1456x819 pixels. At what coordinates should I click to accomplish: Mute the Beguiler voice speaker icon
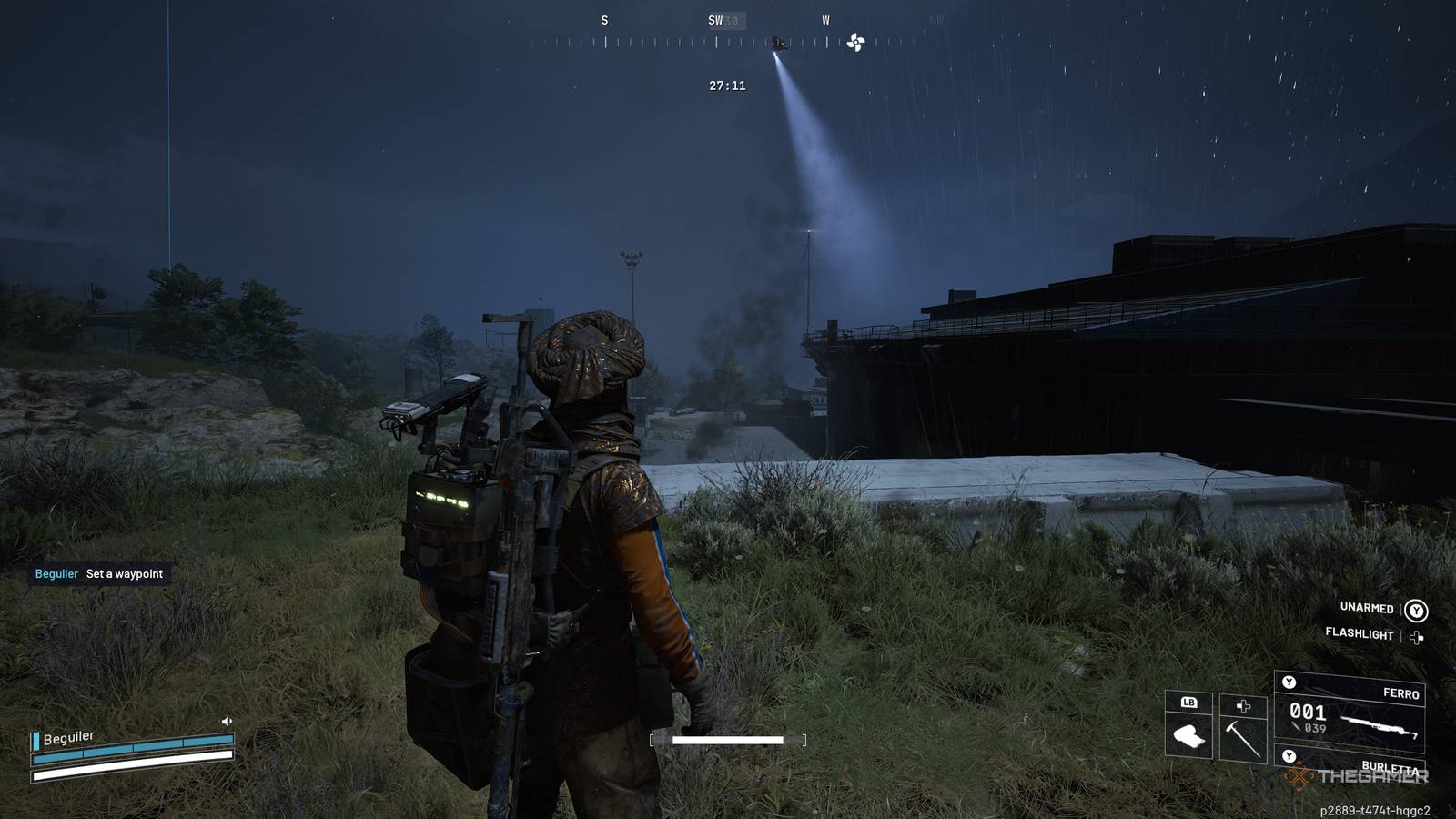pyautogui.click(x=227, y=723)
